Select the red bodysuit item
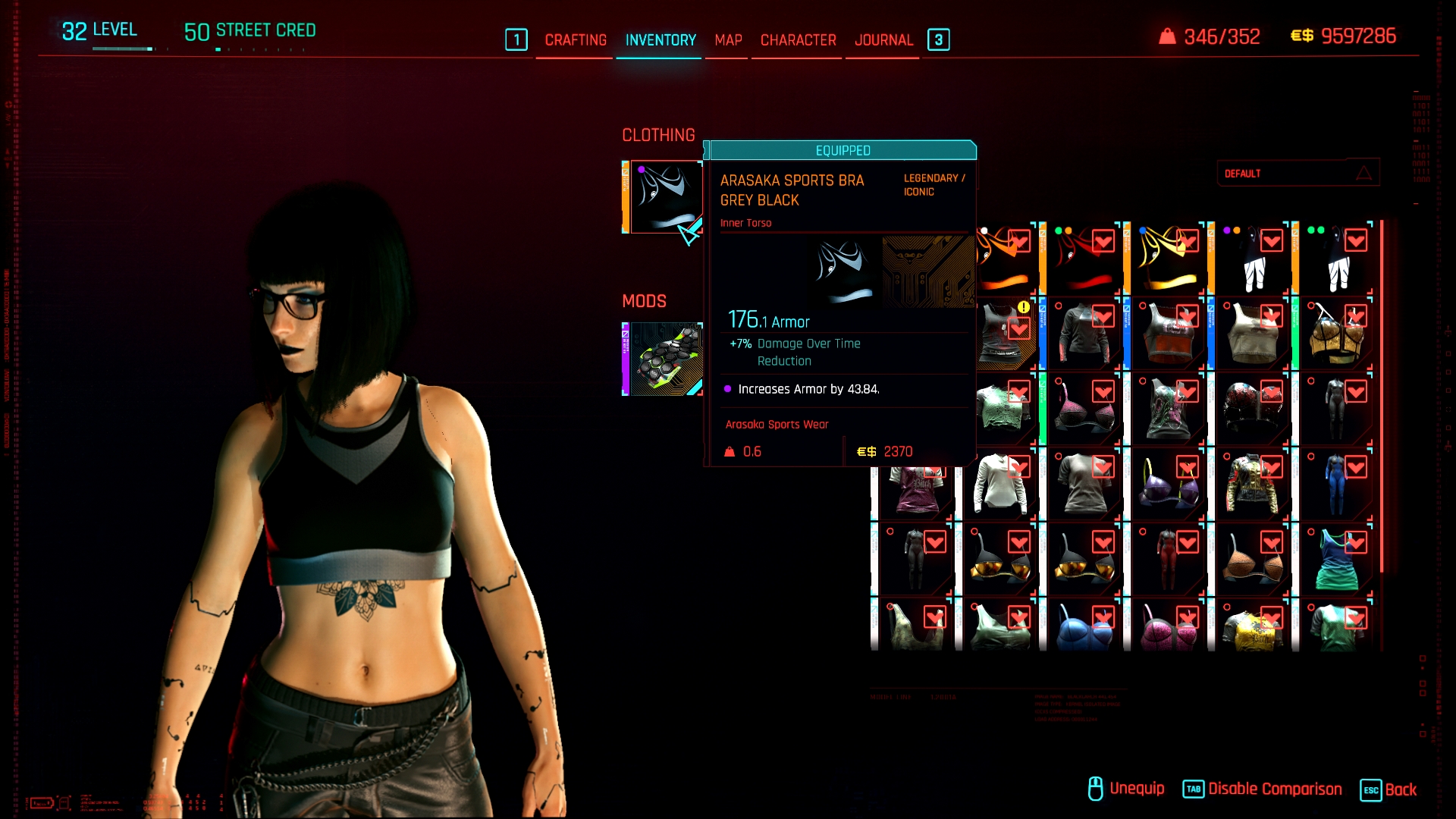 tap(1168, 560)
